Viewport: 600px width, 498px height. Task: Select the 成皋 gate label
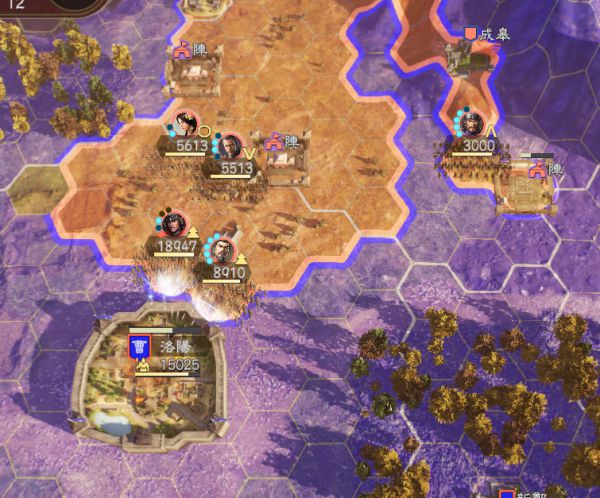pos(487,34)
